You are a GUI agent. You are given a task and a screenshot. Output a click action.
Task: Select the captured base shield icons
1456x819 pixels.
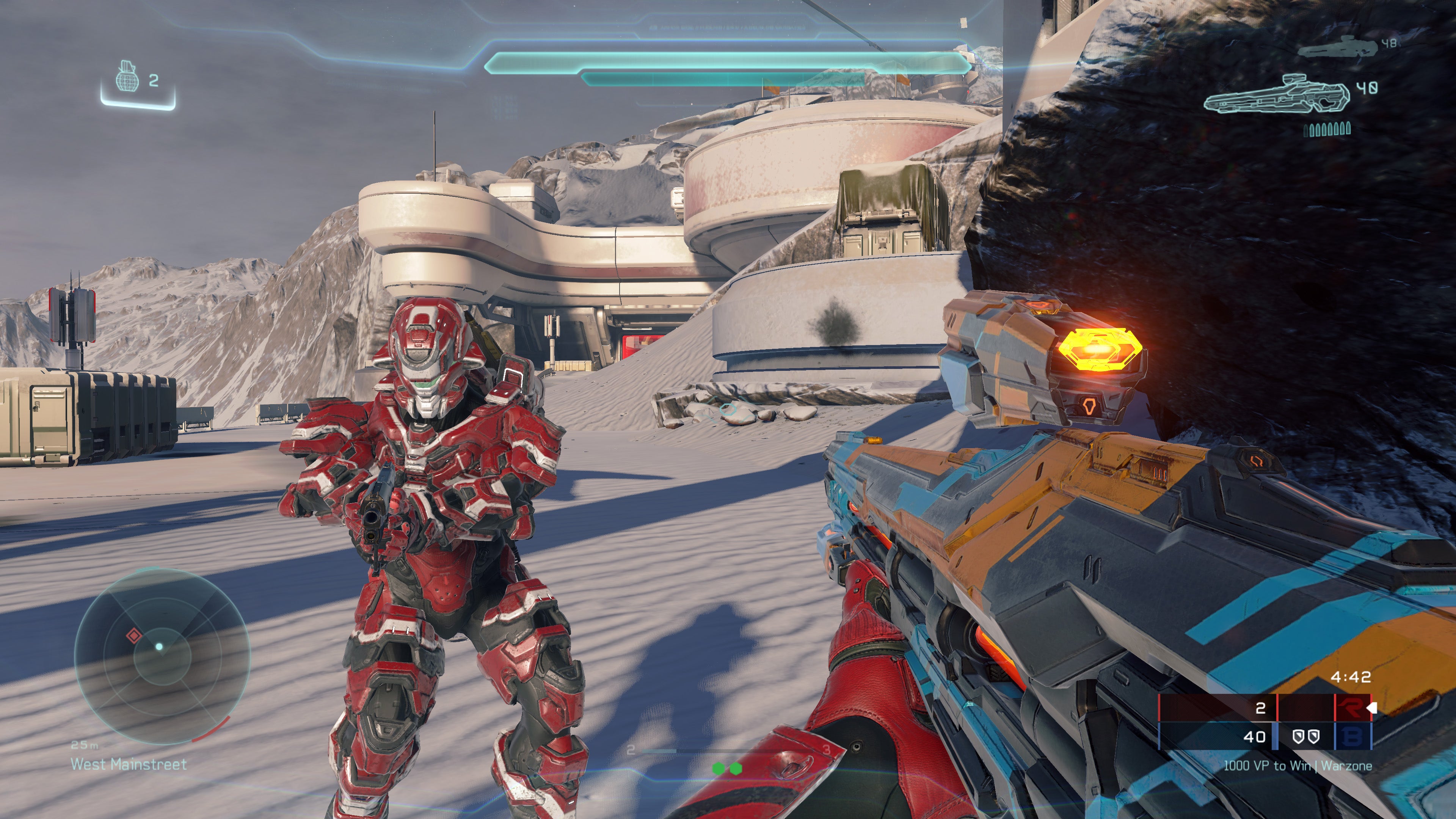click(x=1305, y=736)
